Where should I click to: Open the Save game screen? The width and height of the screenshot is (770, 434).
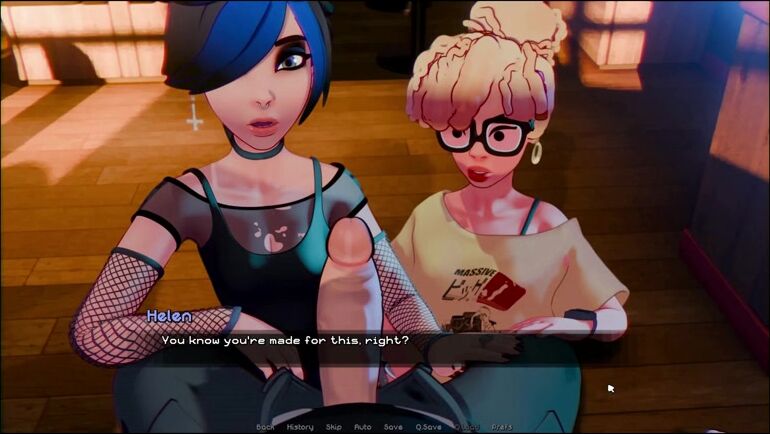coord(393,427)
